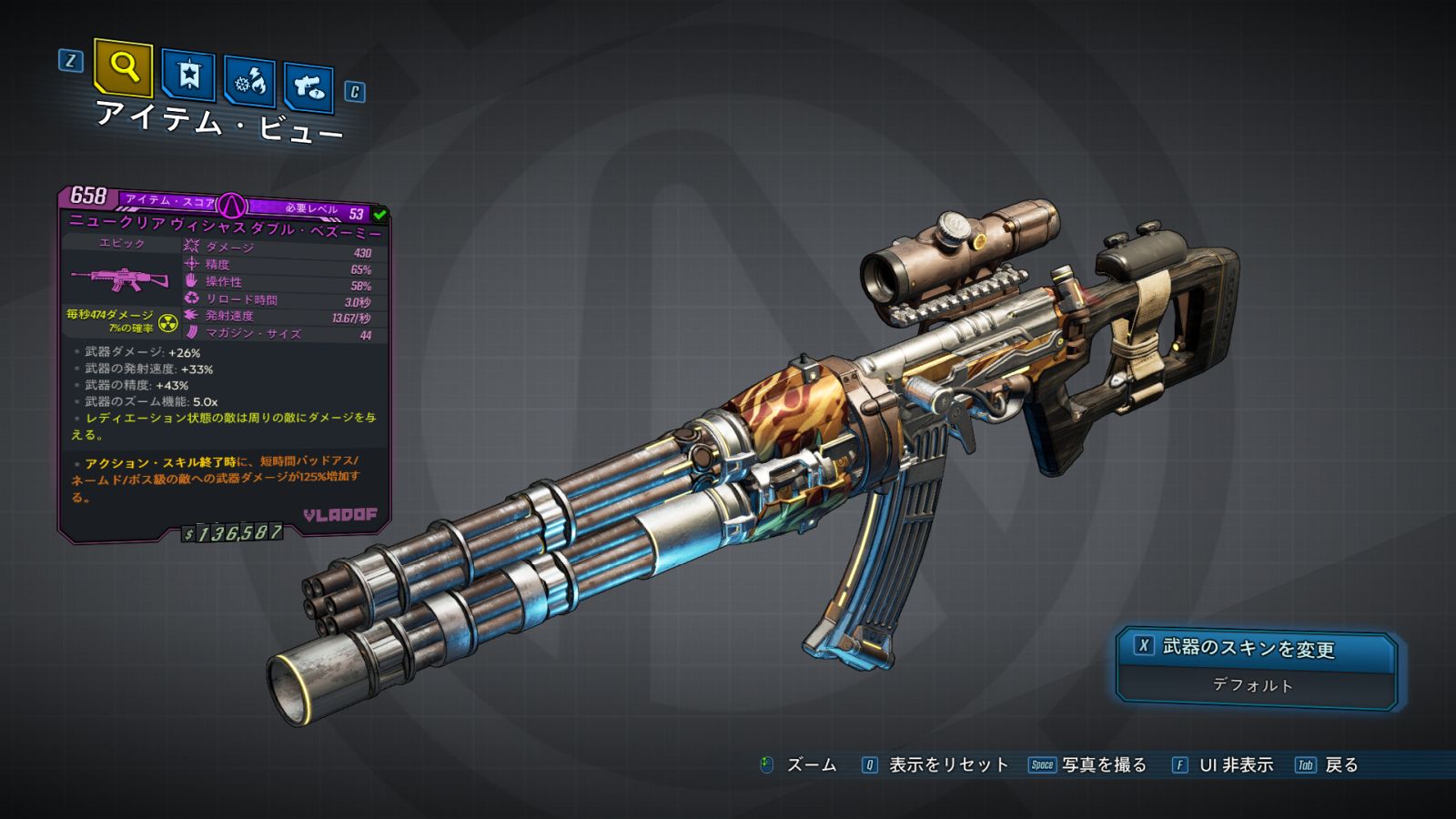Switch to the star banner tab

click(x=188, y=76)
